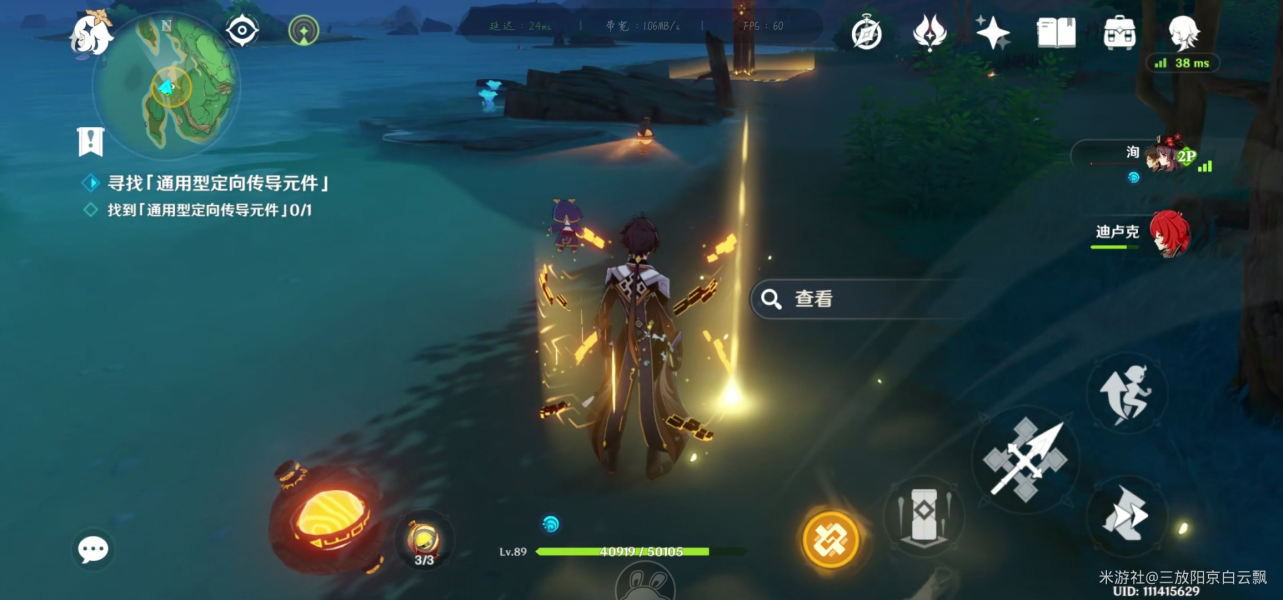
Task: Open the adventurer handbook book icon
Action: pos(1056,33)
